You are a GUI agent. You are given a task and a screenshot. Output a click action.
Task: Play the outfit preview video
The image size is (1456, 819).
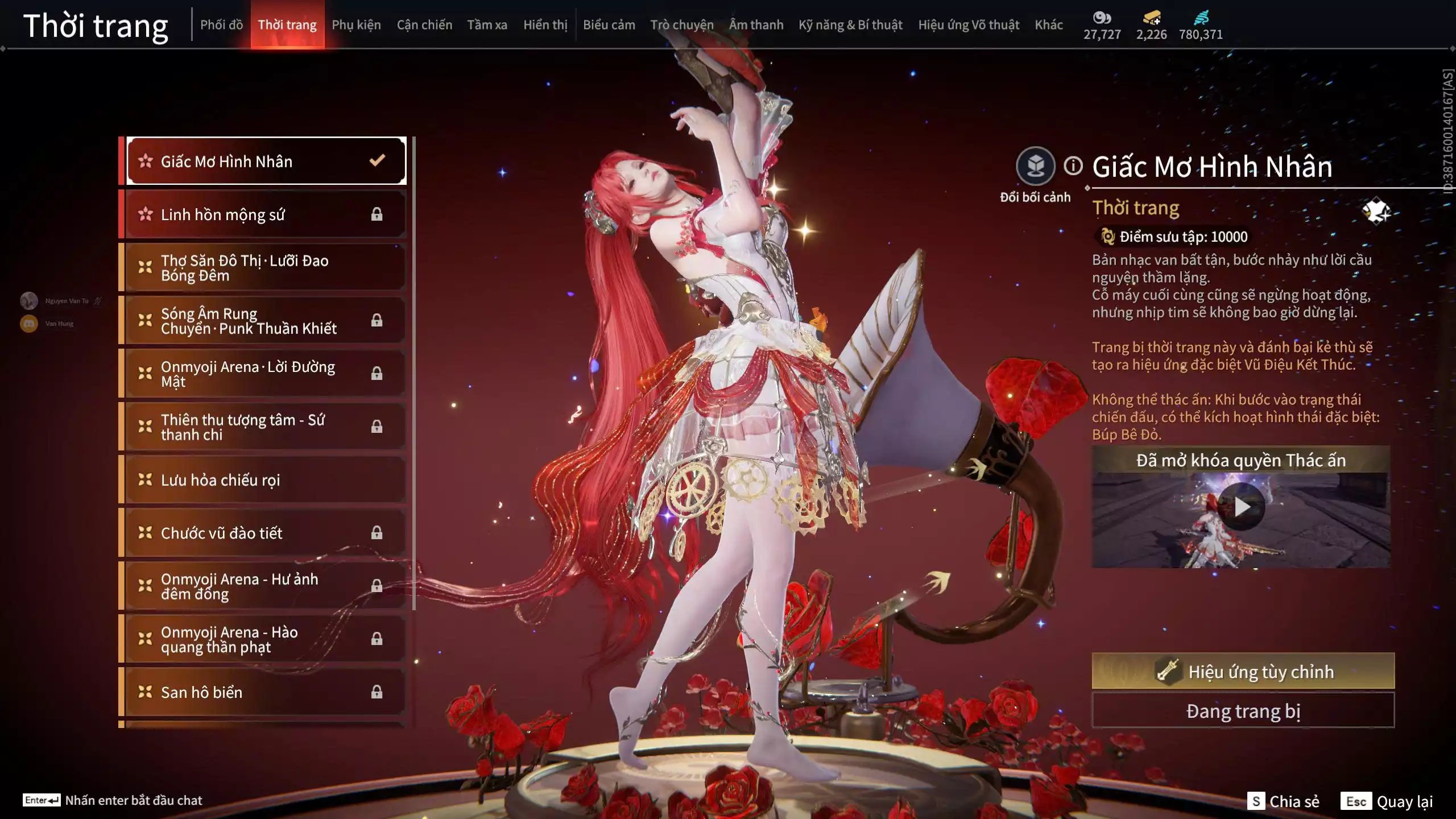1242,507
